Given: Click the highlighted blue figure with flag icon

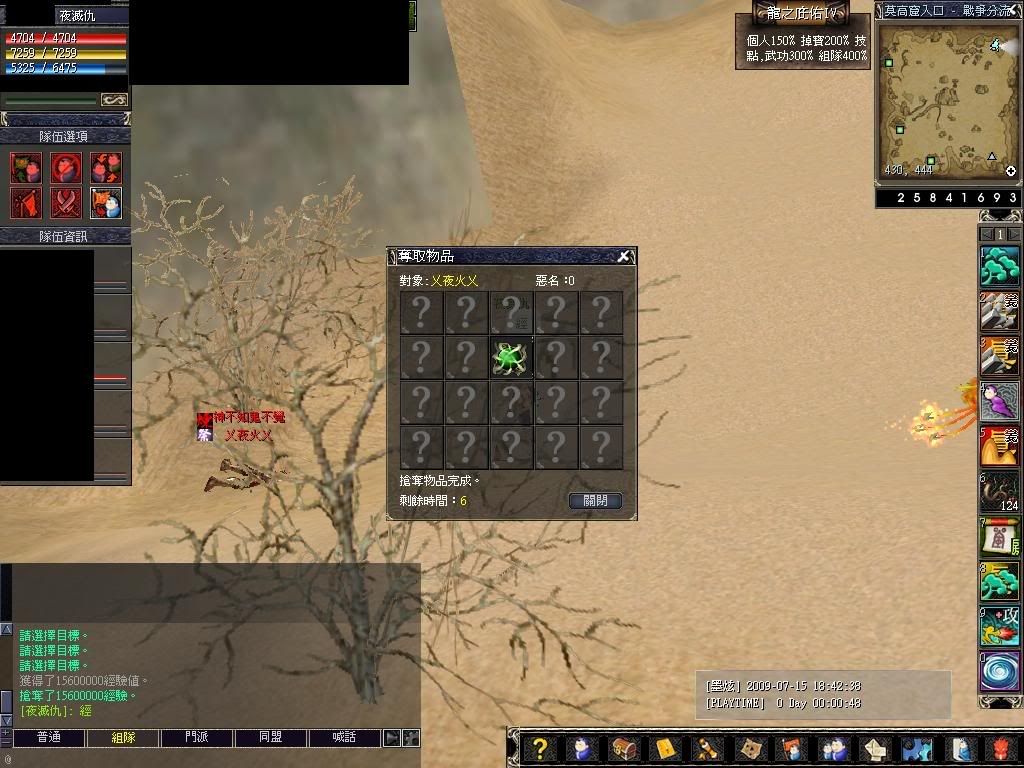Looking at the screenshot, I should (x=106, y=203).
